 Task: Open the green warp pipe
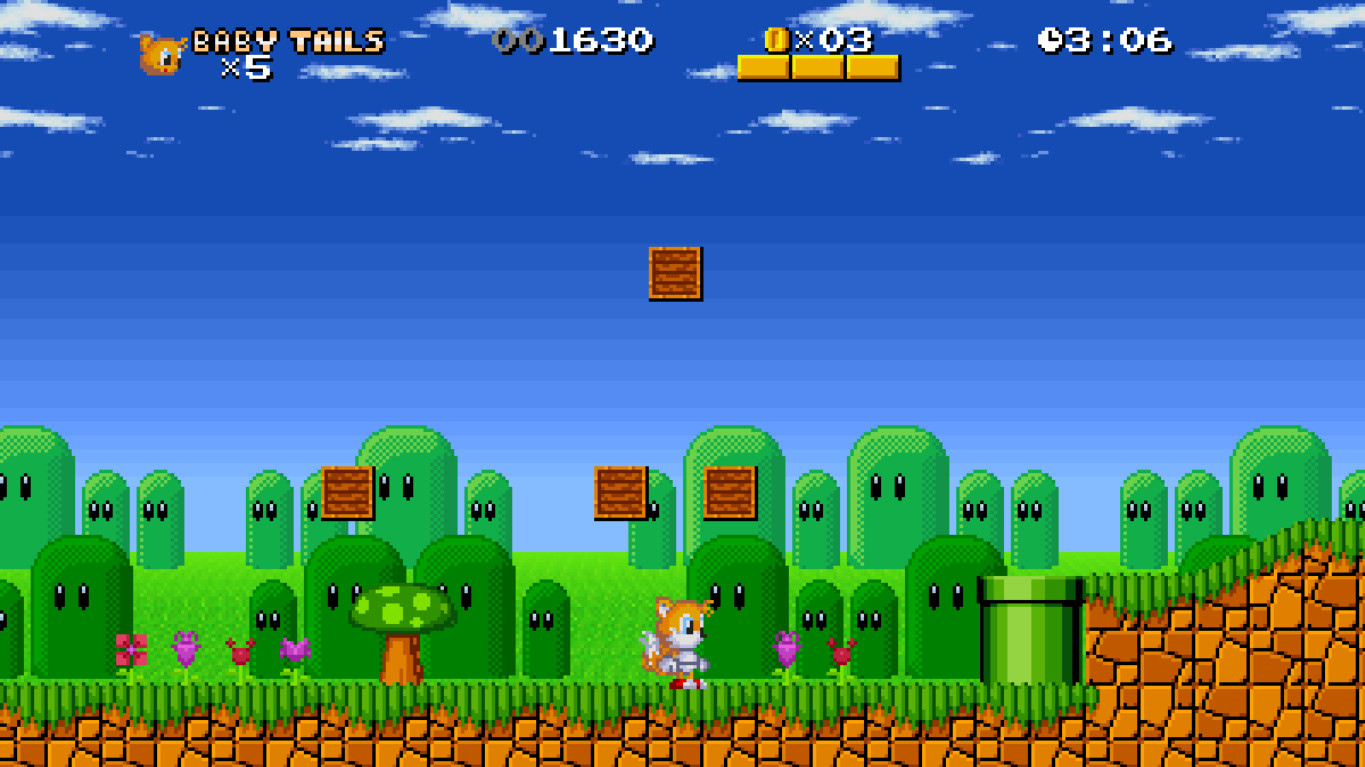coord(1030,630)
